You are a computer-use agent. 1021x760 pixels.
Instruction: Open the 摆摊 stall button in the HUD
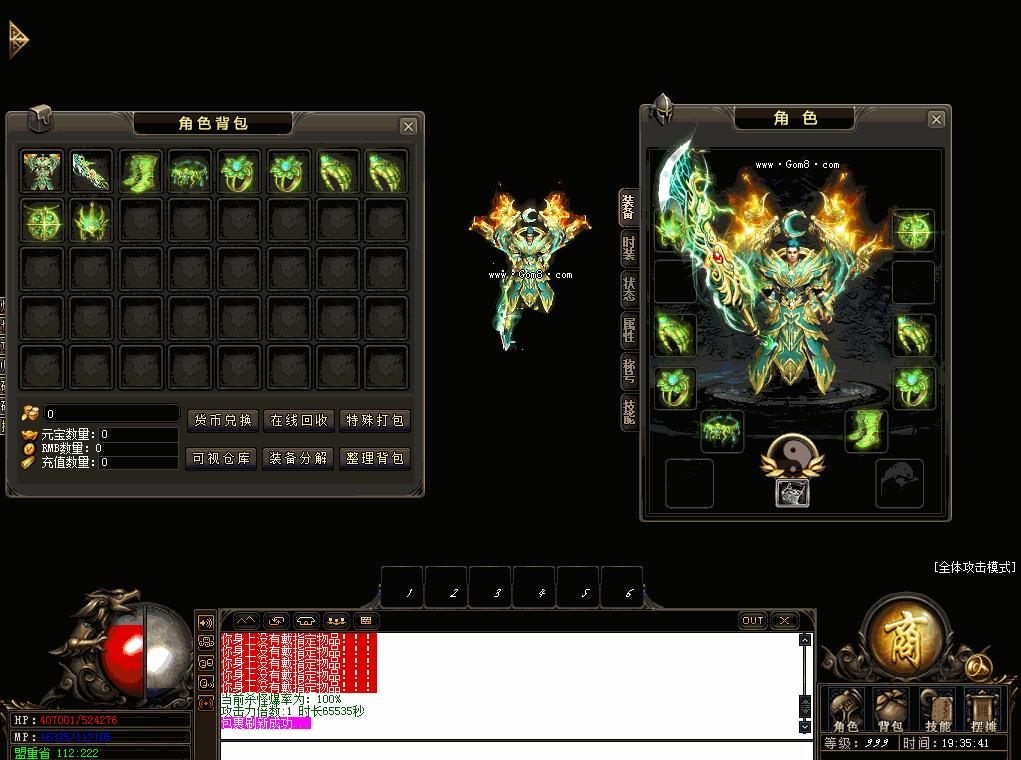982,710
